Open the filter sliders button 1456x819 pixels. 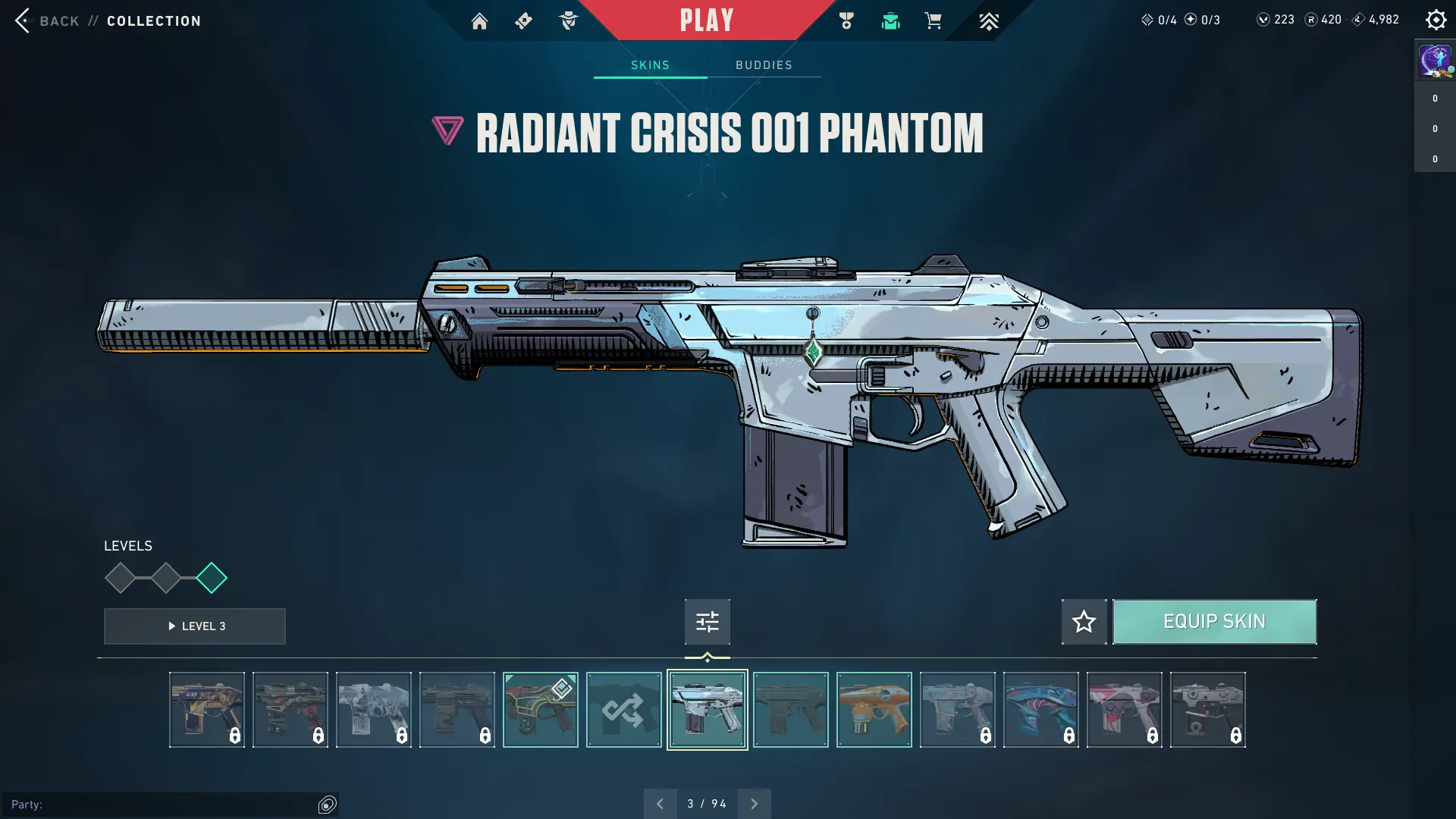(707, 622)
